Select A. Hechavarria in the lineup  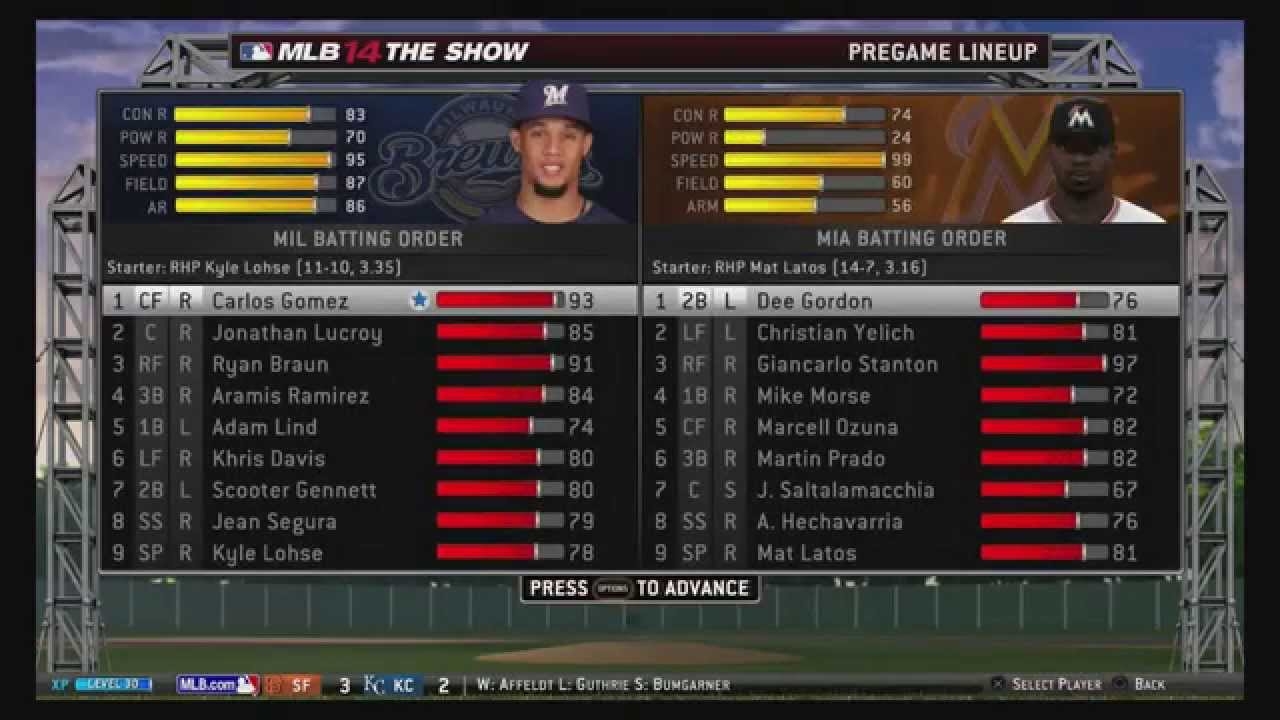[829, 522]
